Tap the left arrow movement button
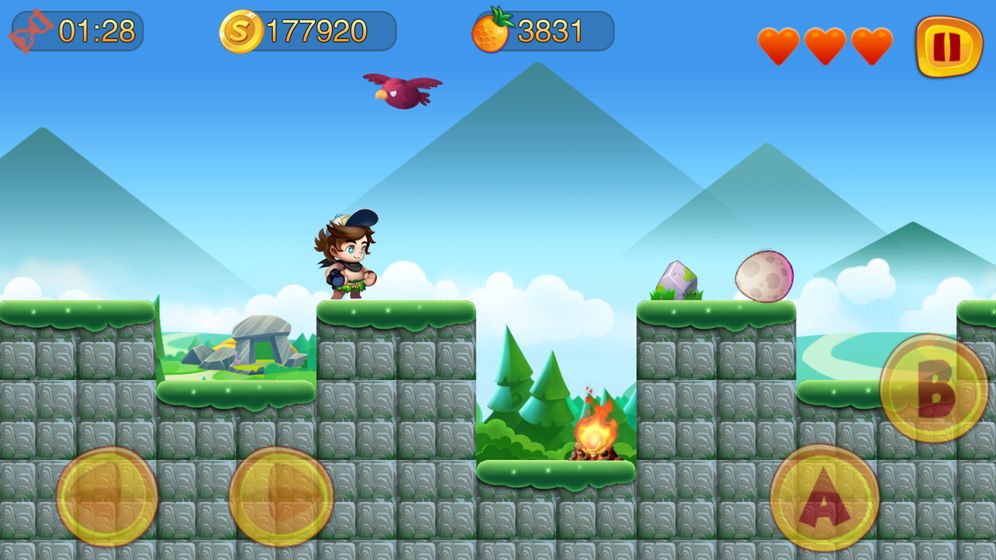The image size is (996, 560). [107, 496]
